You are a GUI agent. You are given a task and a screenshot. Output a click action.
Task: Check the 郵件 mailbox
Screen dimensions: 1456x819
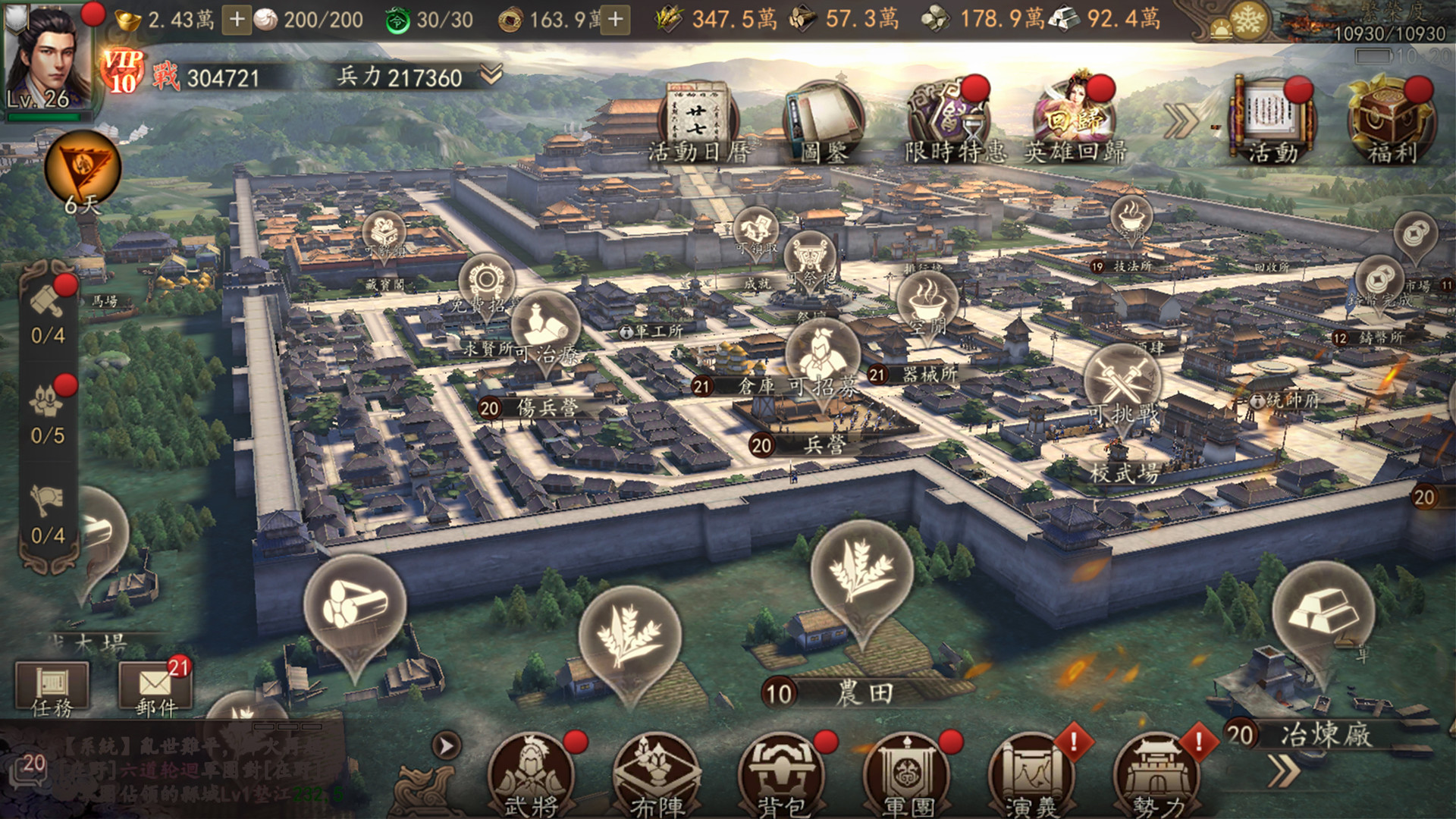click(155, 689)
